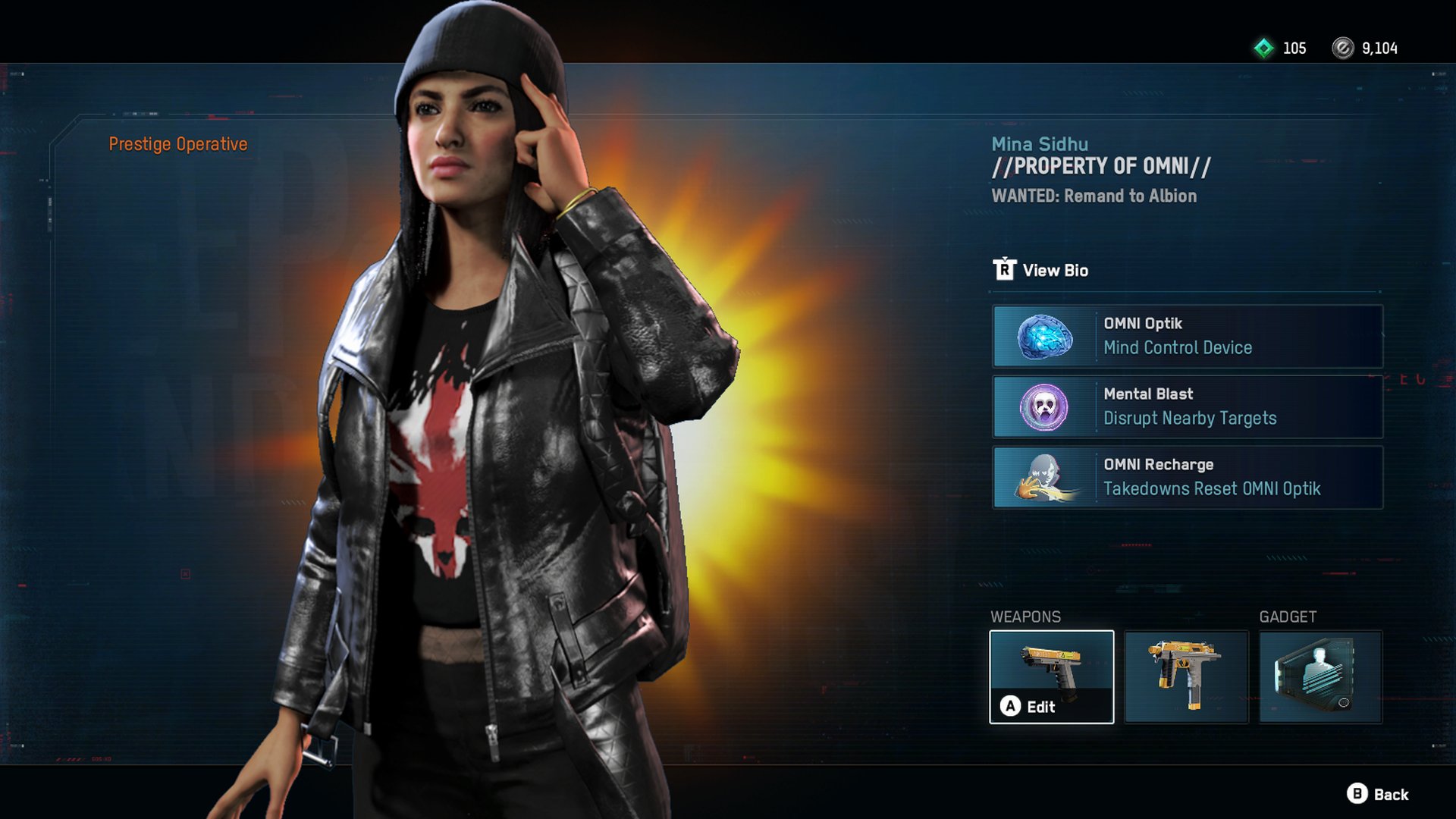Select the OMNI Optik brain icon
This screenshot has width=1456, height=819.
click(x=1046, y=337)
